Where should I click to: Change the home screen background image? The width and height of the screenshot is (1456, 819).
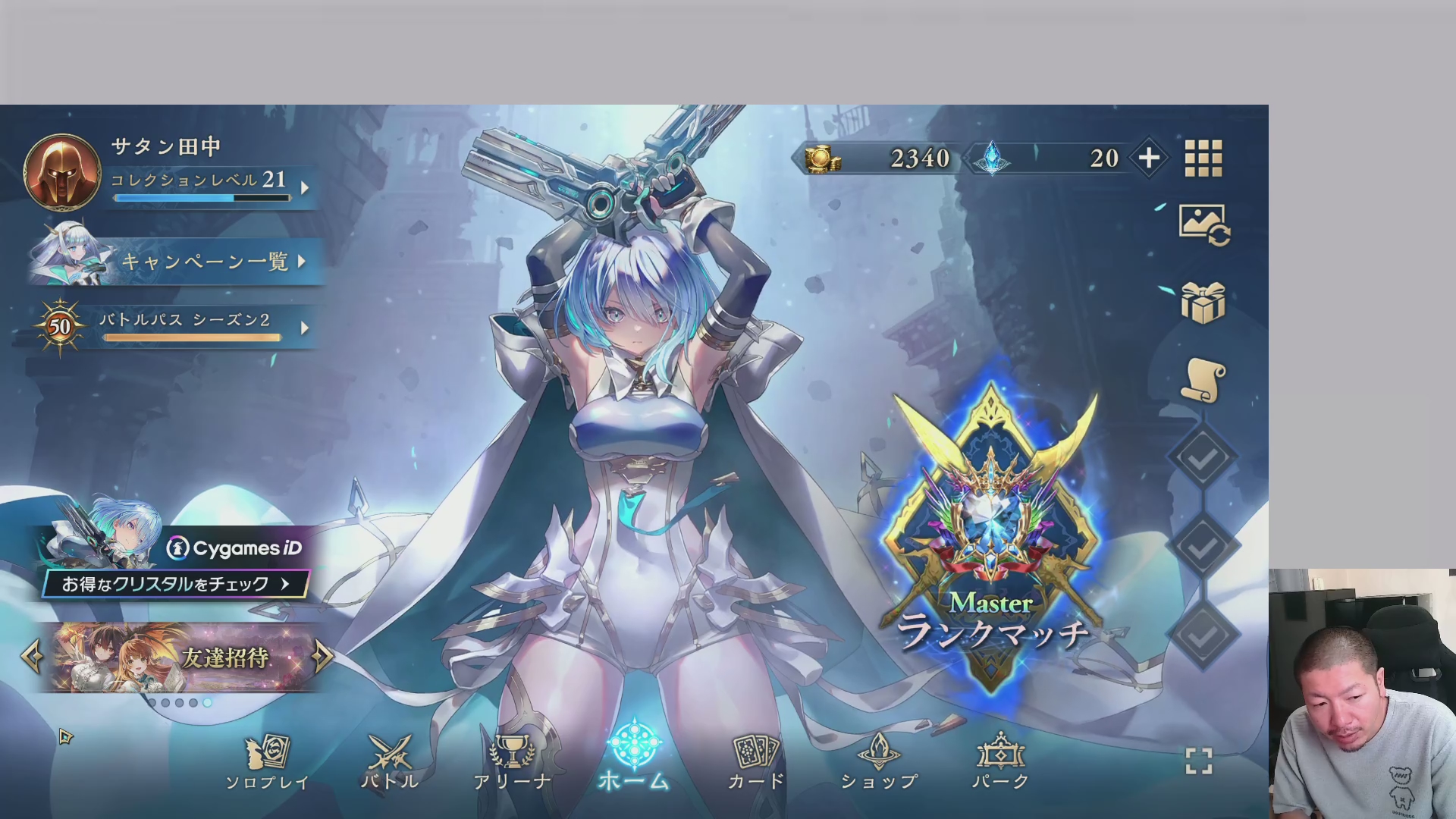tap(1203, 224)
